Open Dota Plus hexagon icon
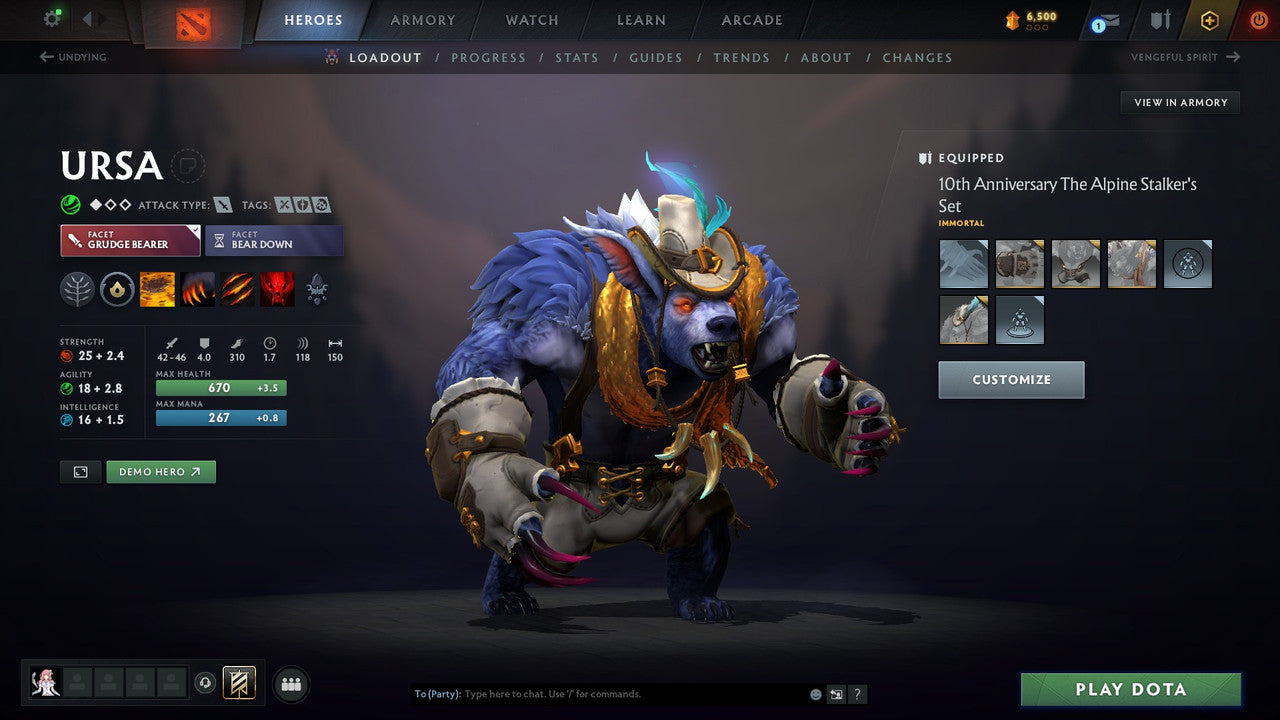This screenshot has height=720, width=1280. tap(1209, 20)
